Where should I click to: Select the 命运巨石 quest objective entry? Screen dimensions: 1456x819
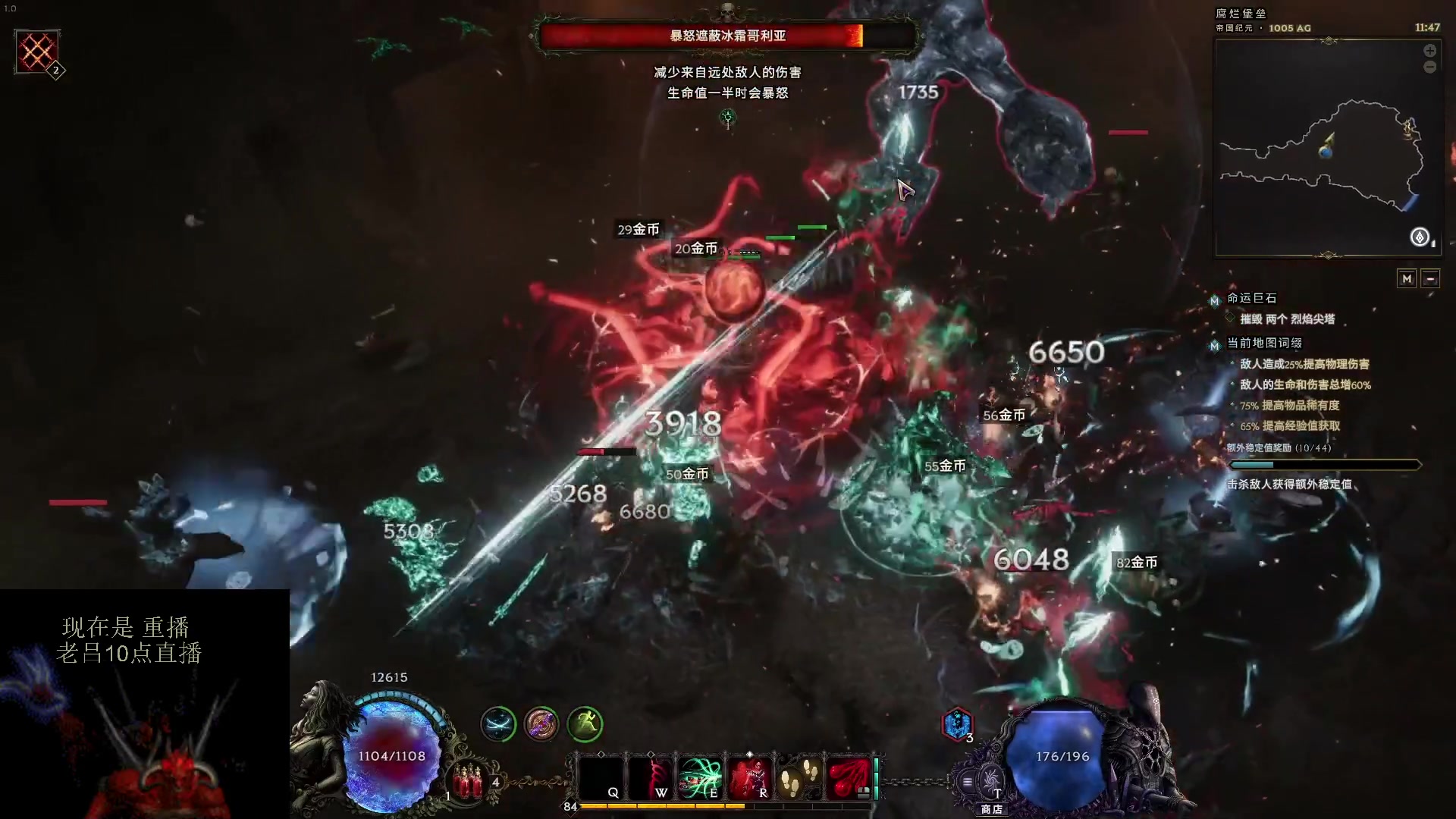1252,298
